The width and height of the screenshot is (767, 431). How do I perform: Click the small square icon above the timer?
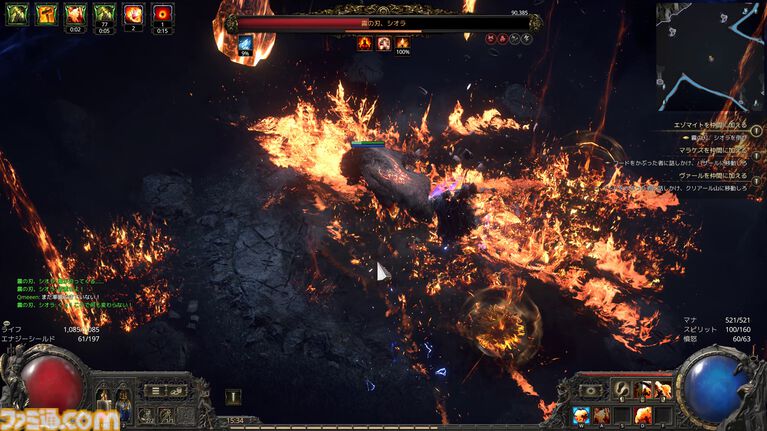(232, 395)
